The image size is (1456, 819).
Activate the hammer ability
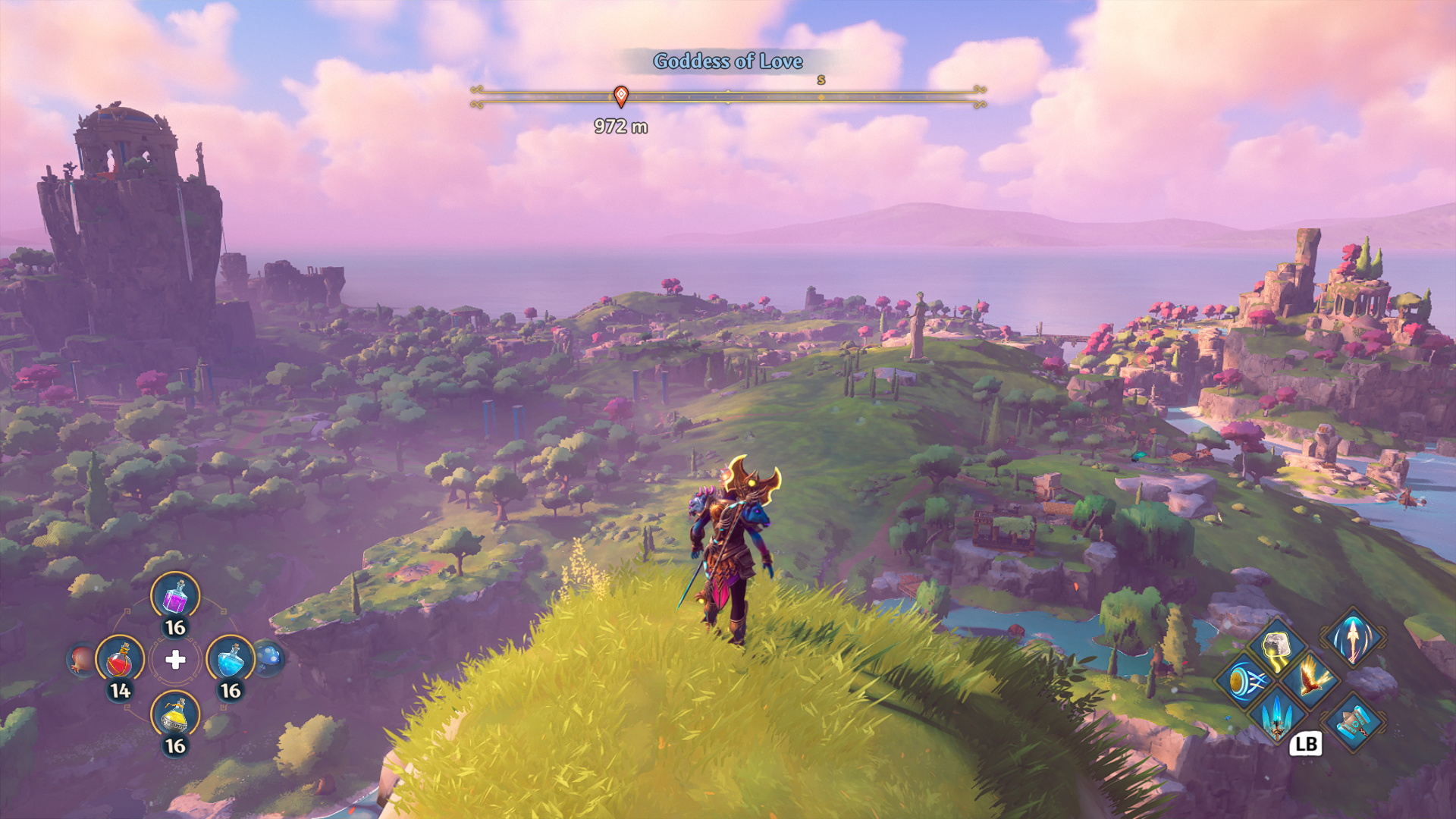point(1353,722)
